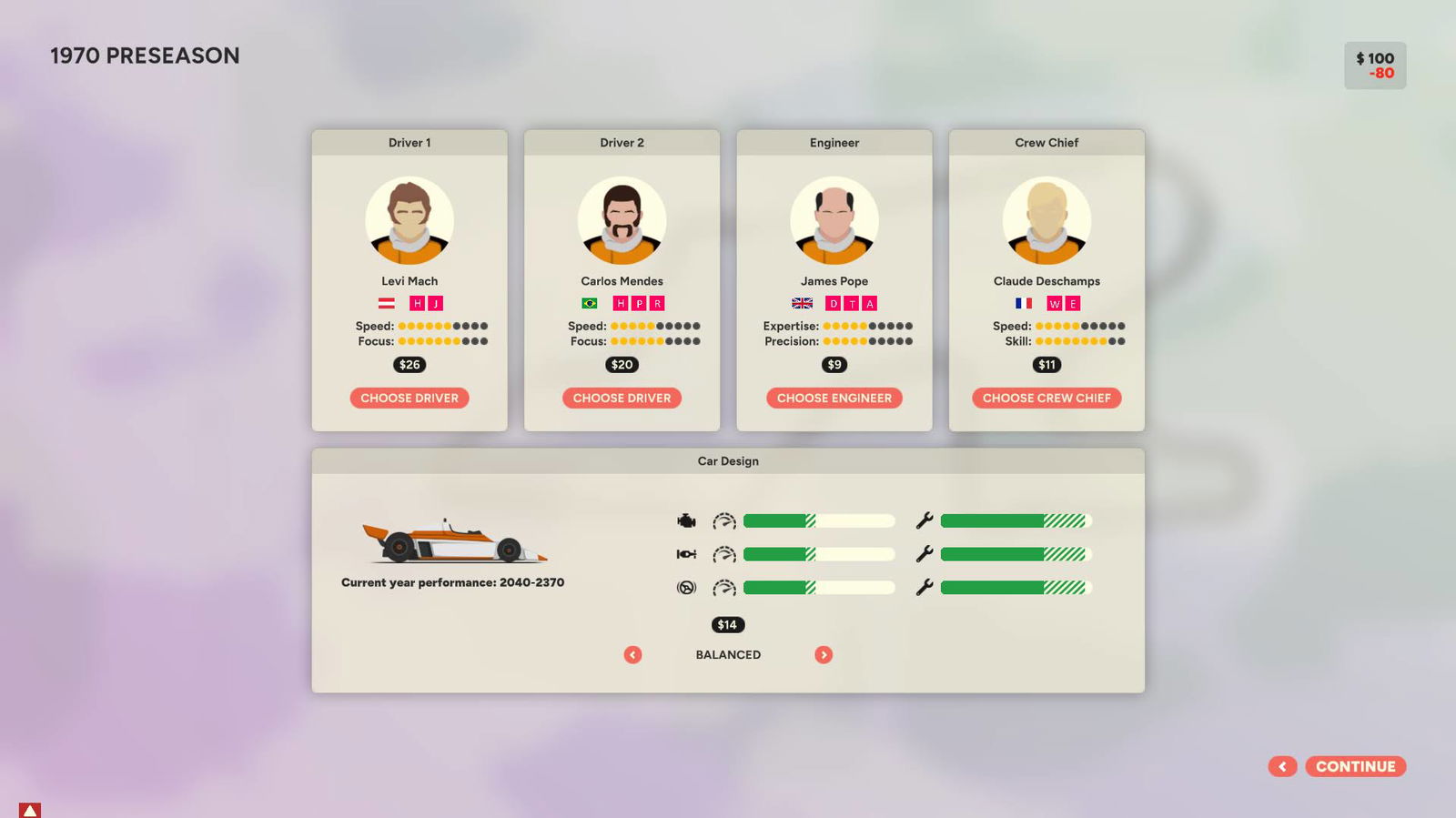Select Carlos Mendes' driver portrait
Image resolution: width=1456 pixels, height=818 pixels.
click(622, 220)
